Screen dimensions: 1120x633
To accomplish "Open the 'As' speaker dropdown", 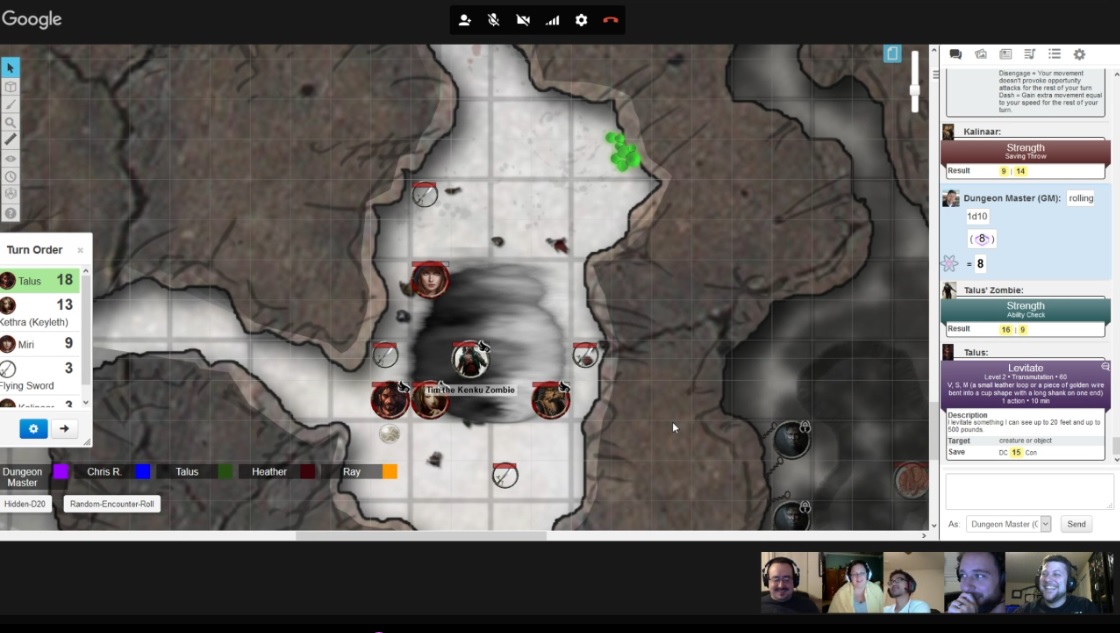I will point(1009,524).
